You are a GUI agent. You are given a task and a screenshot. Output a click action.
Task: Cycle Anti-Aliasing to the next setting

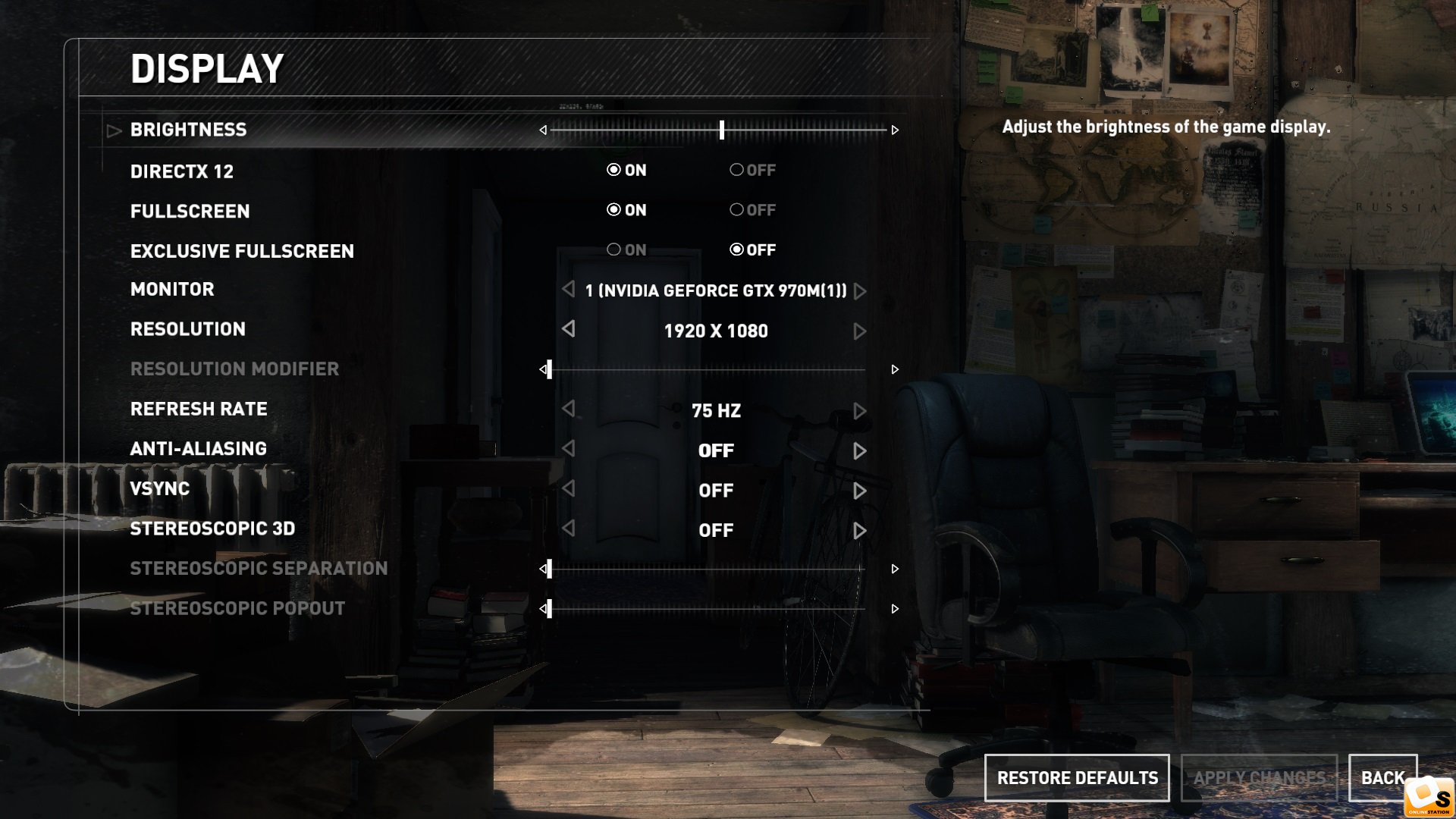point(859,451)
